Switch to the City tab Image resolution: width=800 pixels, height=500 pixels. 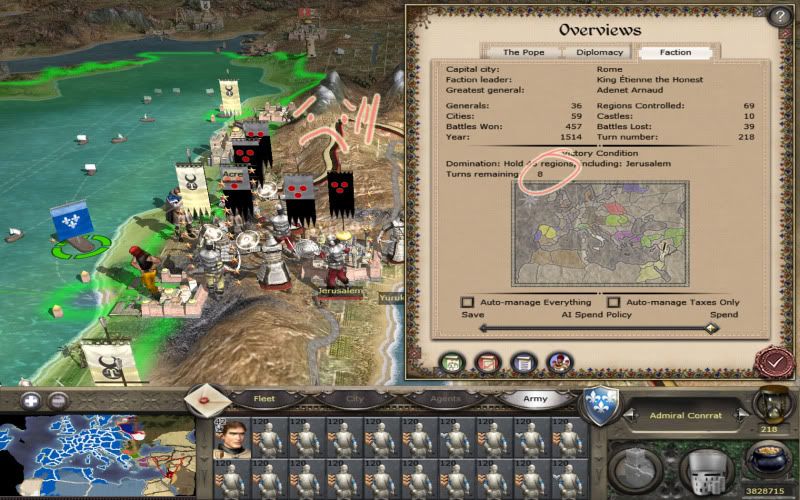coord(354,398)
